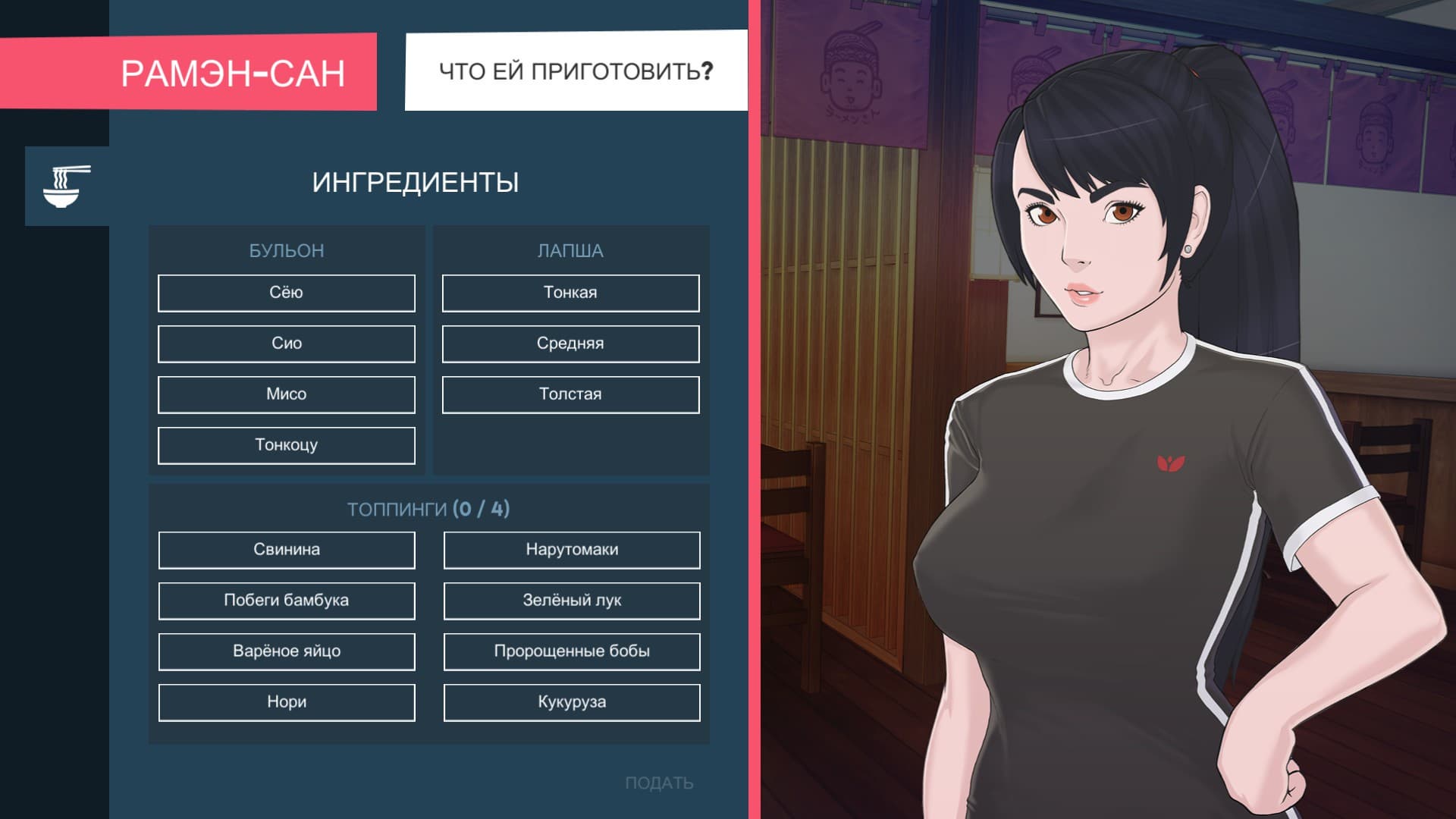Screen dimensions: 1456x819
Task: Add Нарутомаки to the toppings
Action: [570, 550]
